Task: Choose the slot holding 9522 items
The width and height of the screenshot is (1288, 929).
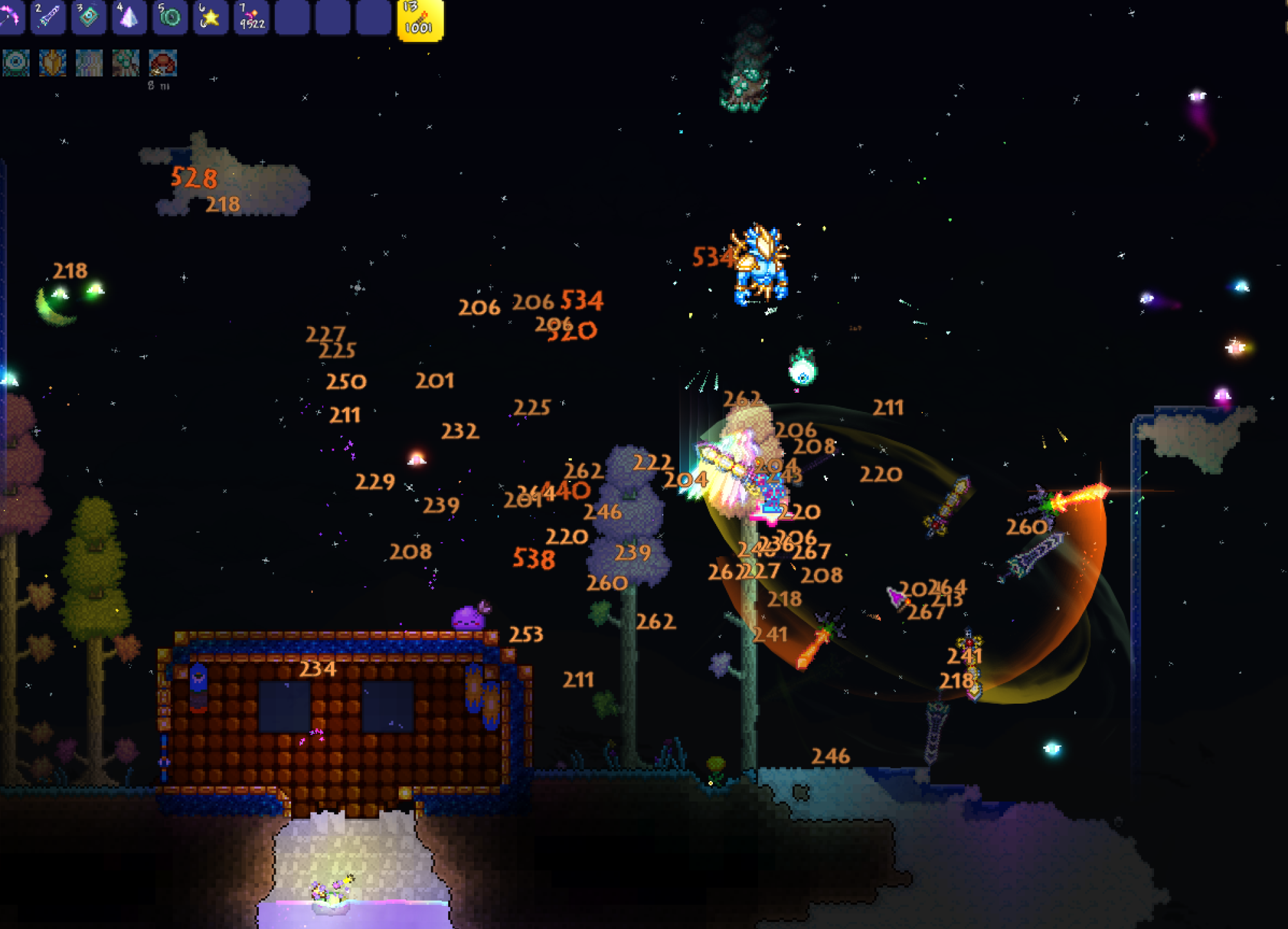Action: pos(251,17)
